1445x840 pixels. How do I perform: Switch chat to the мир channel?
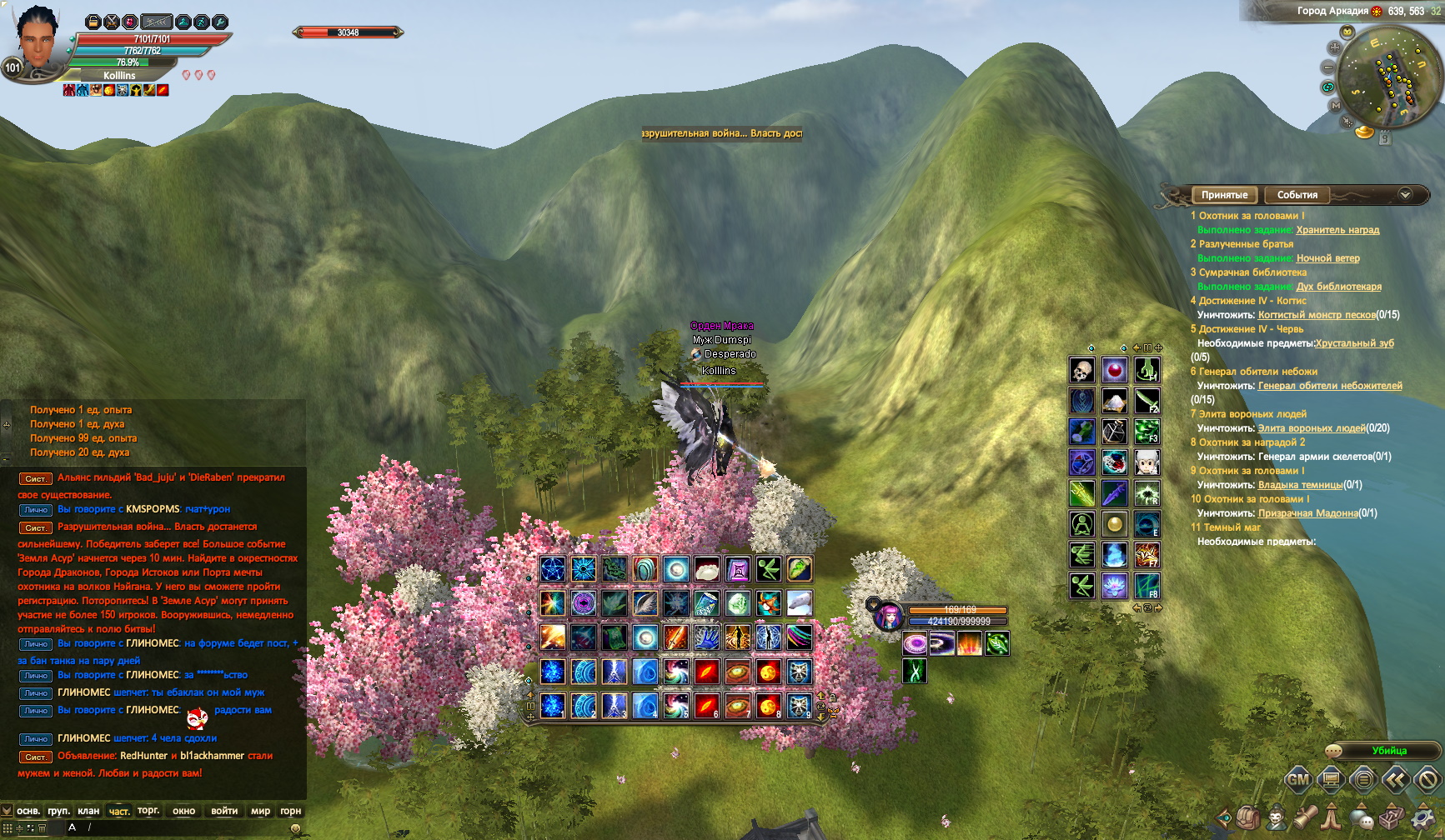(x=260, y=811)
